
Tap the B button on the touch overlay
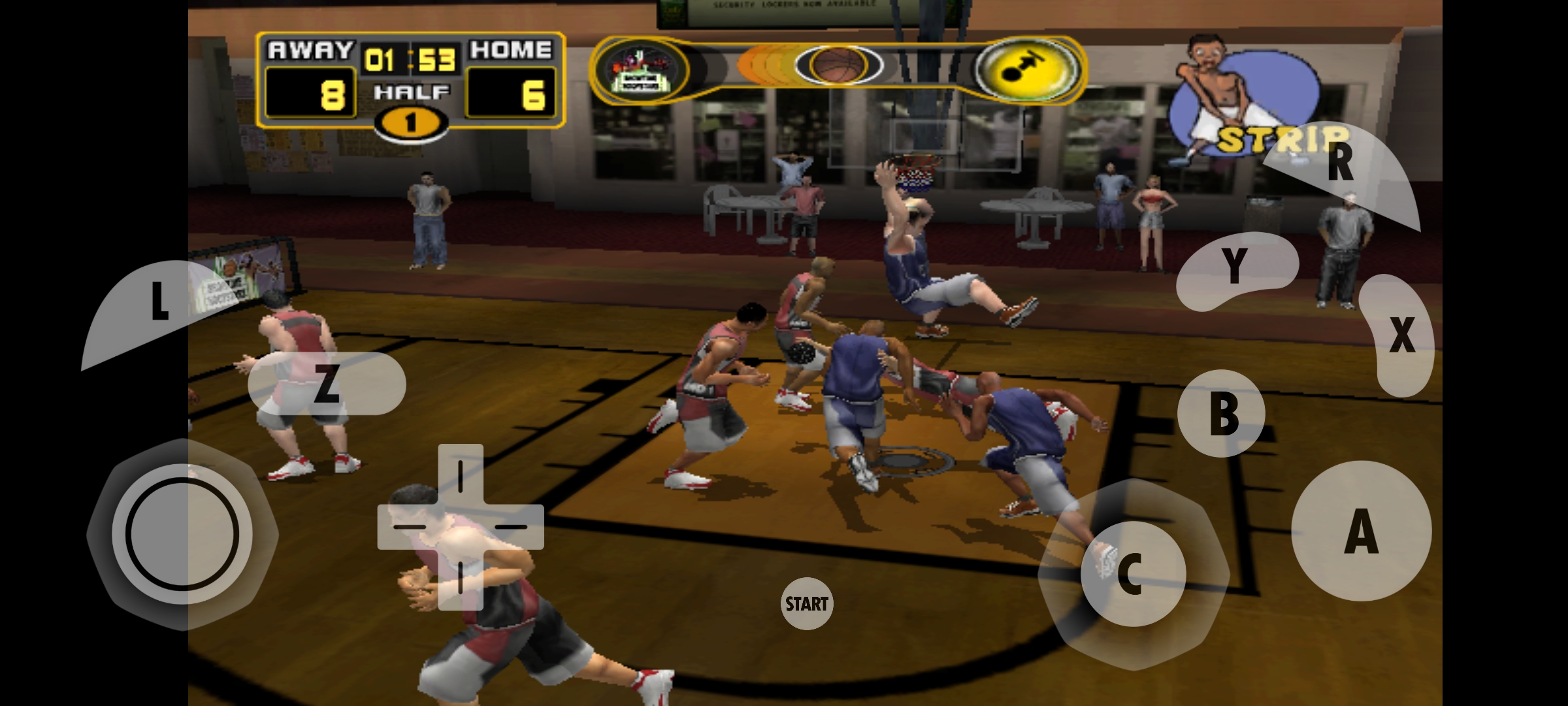pos(1221,413)
